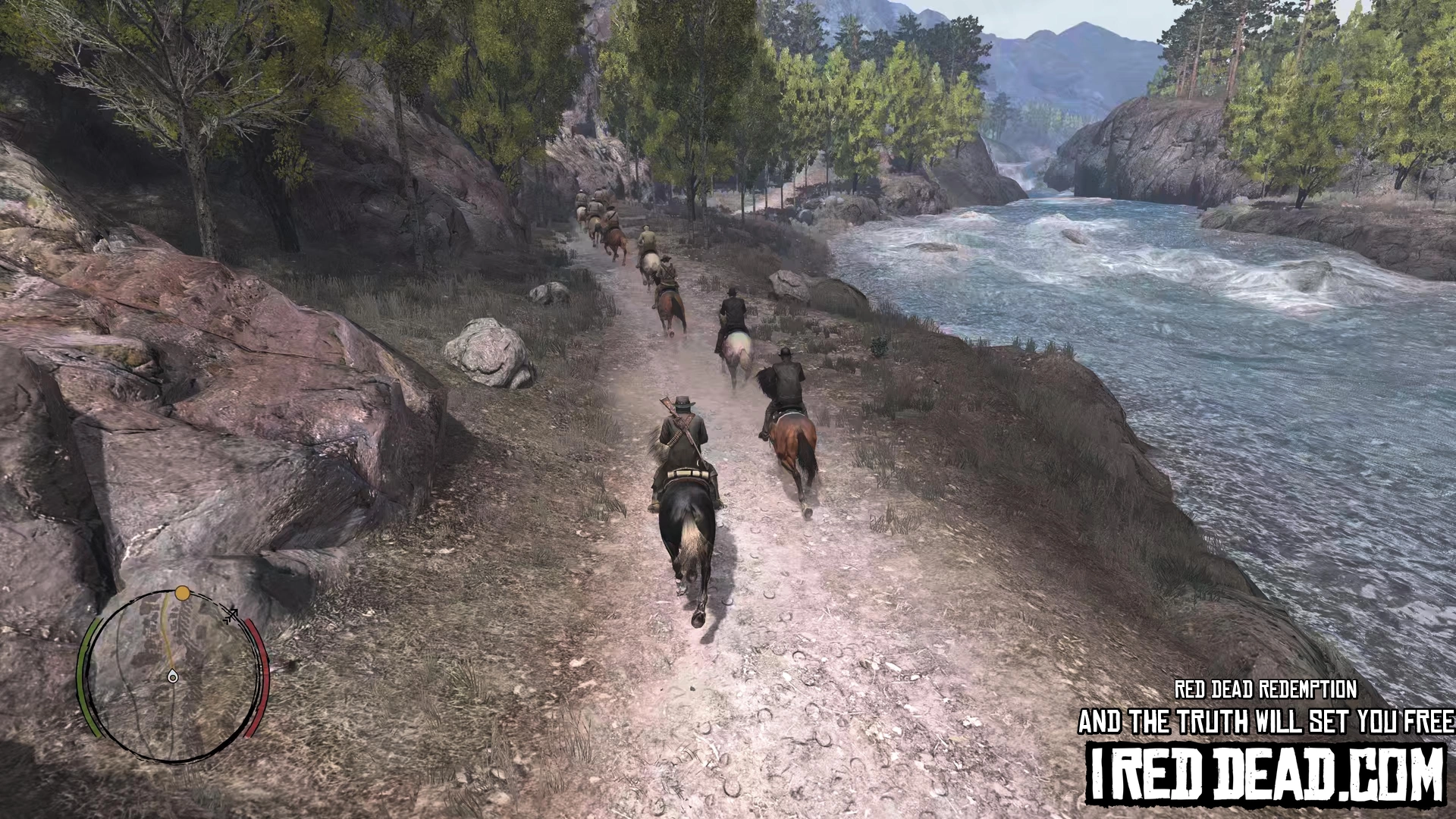Click the circular minimap
The height and width of the screenshot is (819, 1456).
click(x=173, y=676)
